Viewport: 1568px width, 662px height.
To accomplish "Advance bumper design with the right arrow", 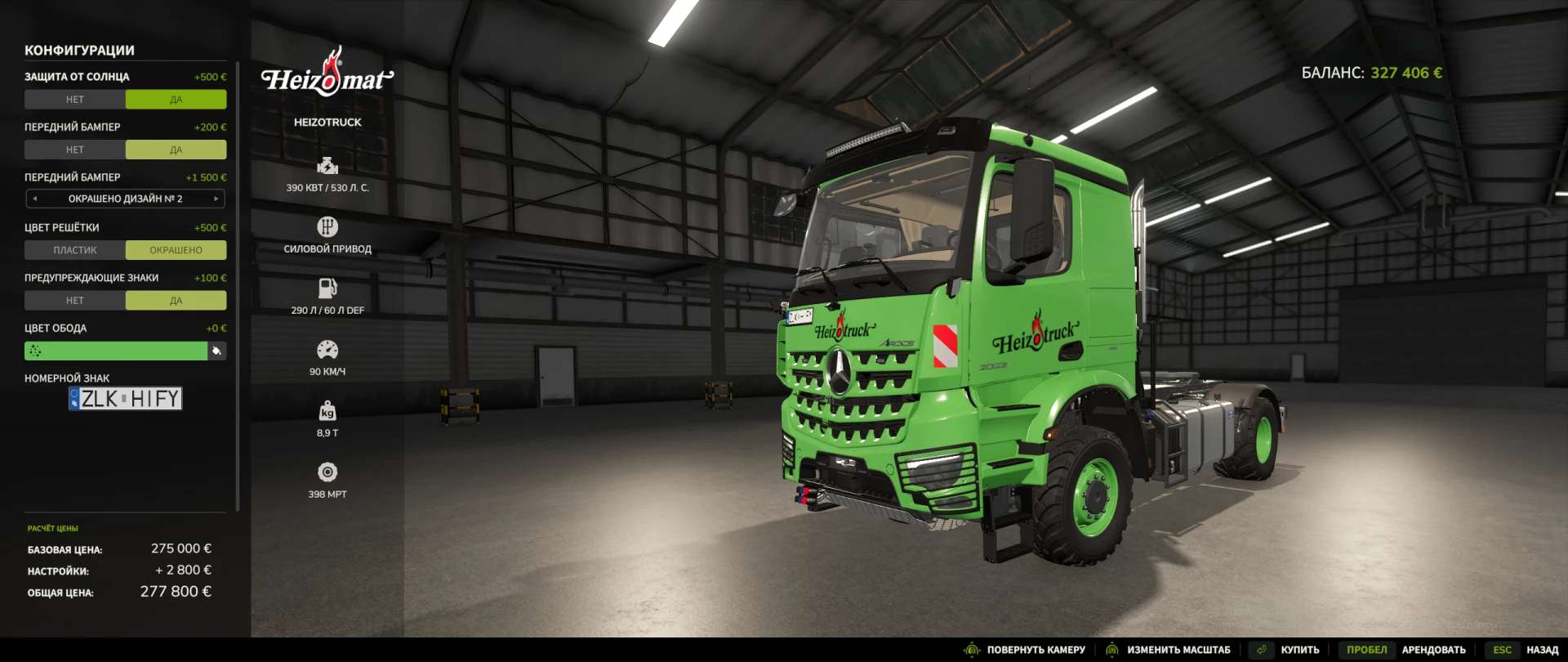I will tap(216, 199).
